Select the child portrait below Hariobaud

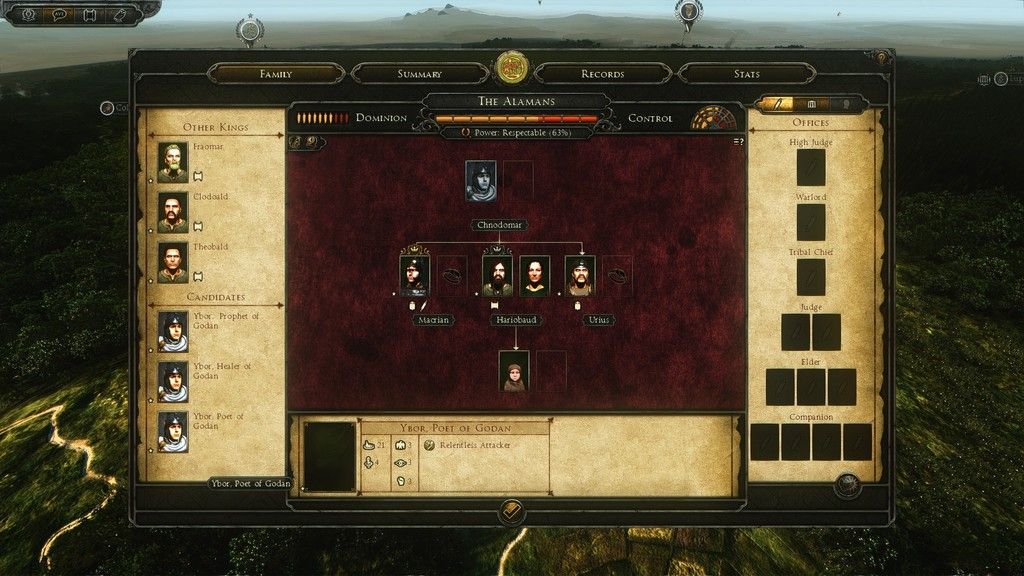point(515,370)
